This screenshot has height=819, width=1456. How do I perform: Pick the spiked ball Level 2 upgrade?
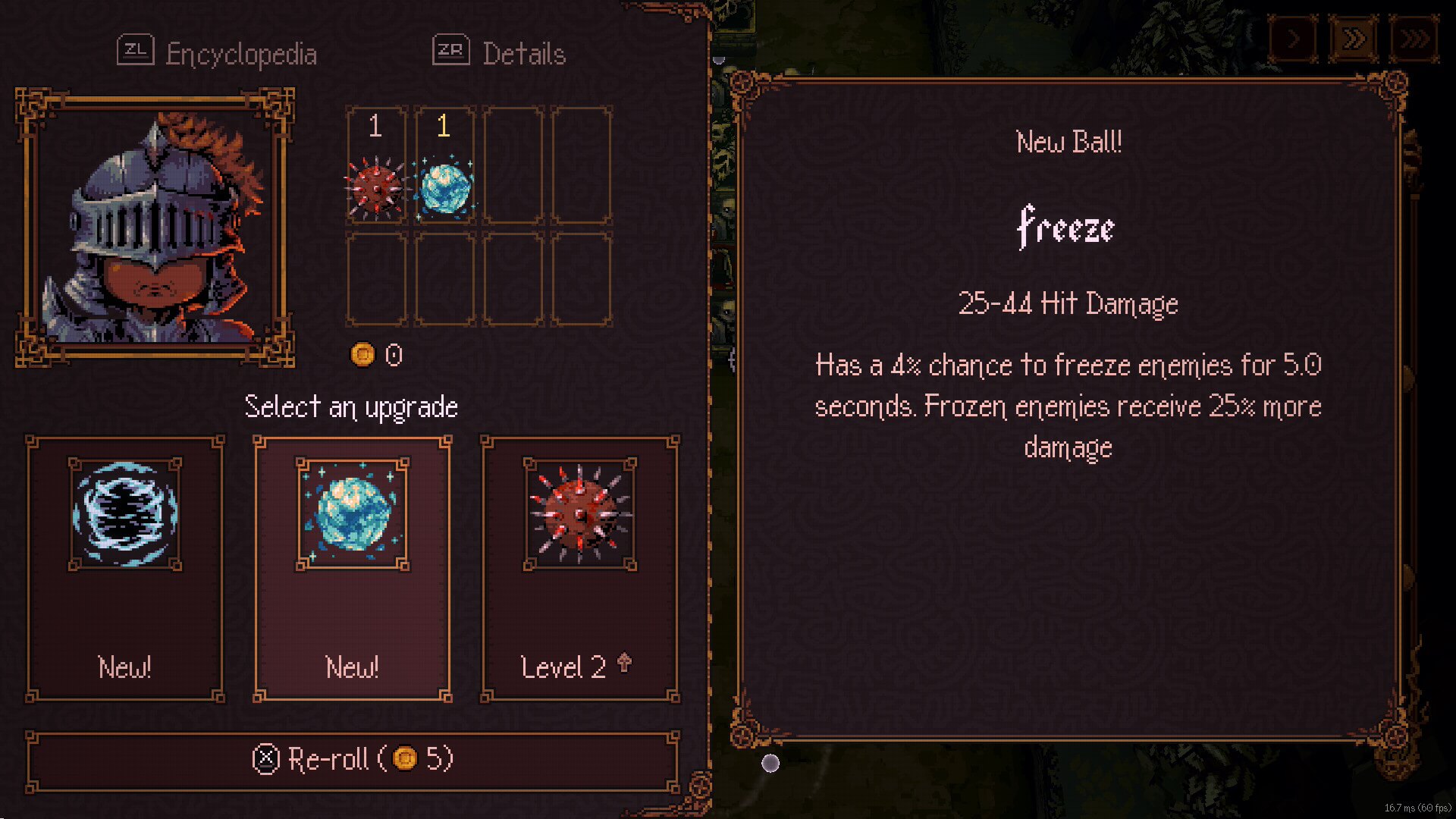pyautogui.click(x=580, y=568)
